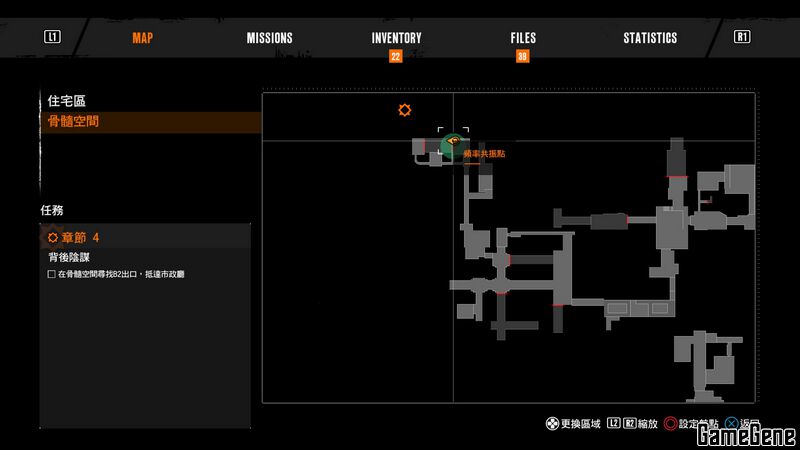The height and width of the screenshot is (450, 800).
Task: Show the STATISTICS tab
Action: [650, 38]
